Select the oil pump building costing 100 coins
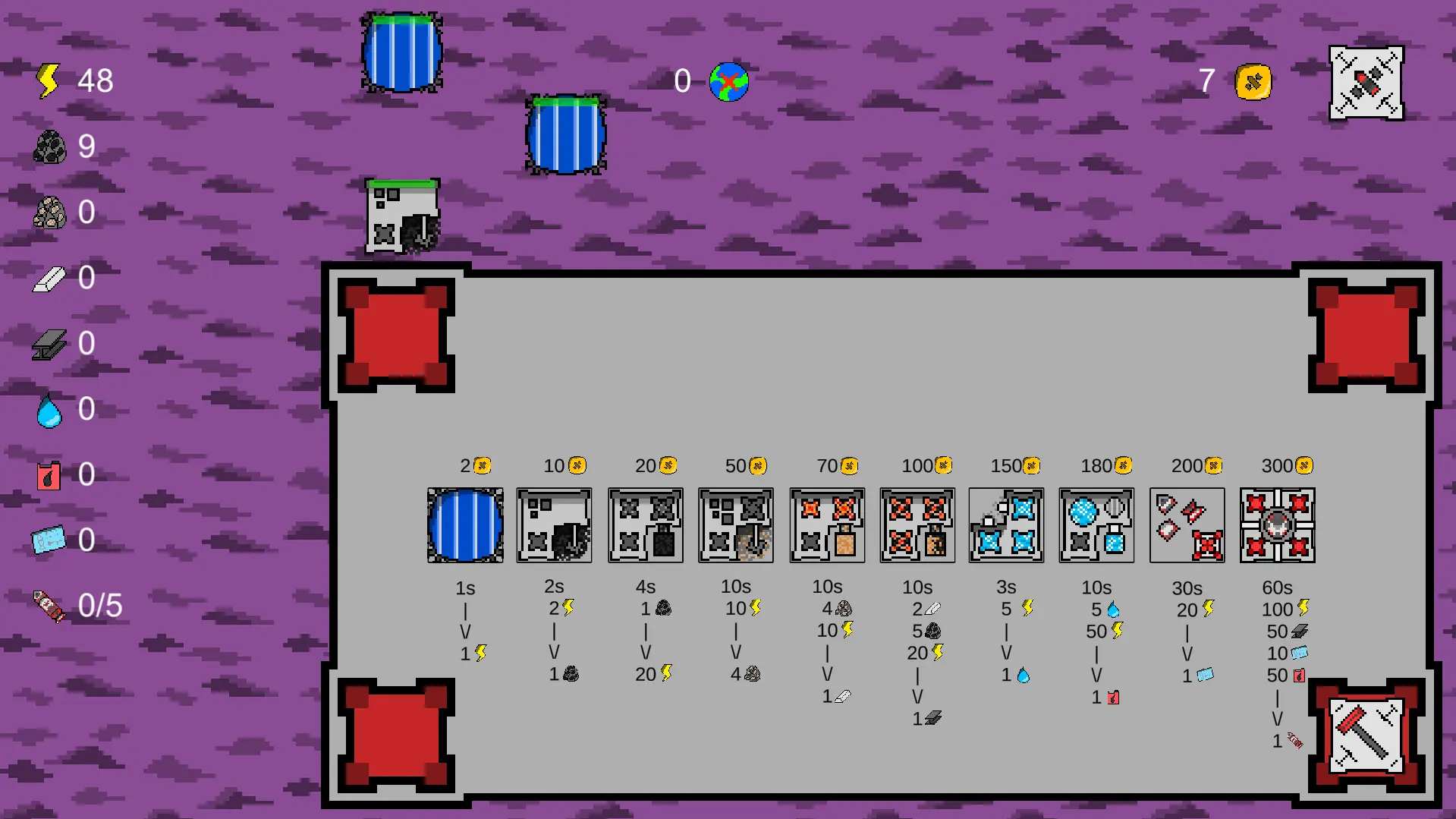The image size is (1456, 819). click(916, 525)
